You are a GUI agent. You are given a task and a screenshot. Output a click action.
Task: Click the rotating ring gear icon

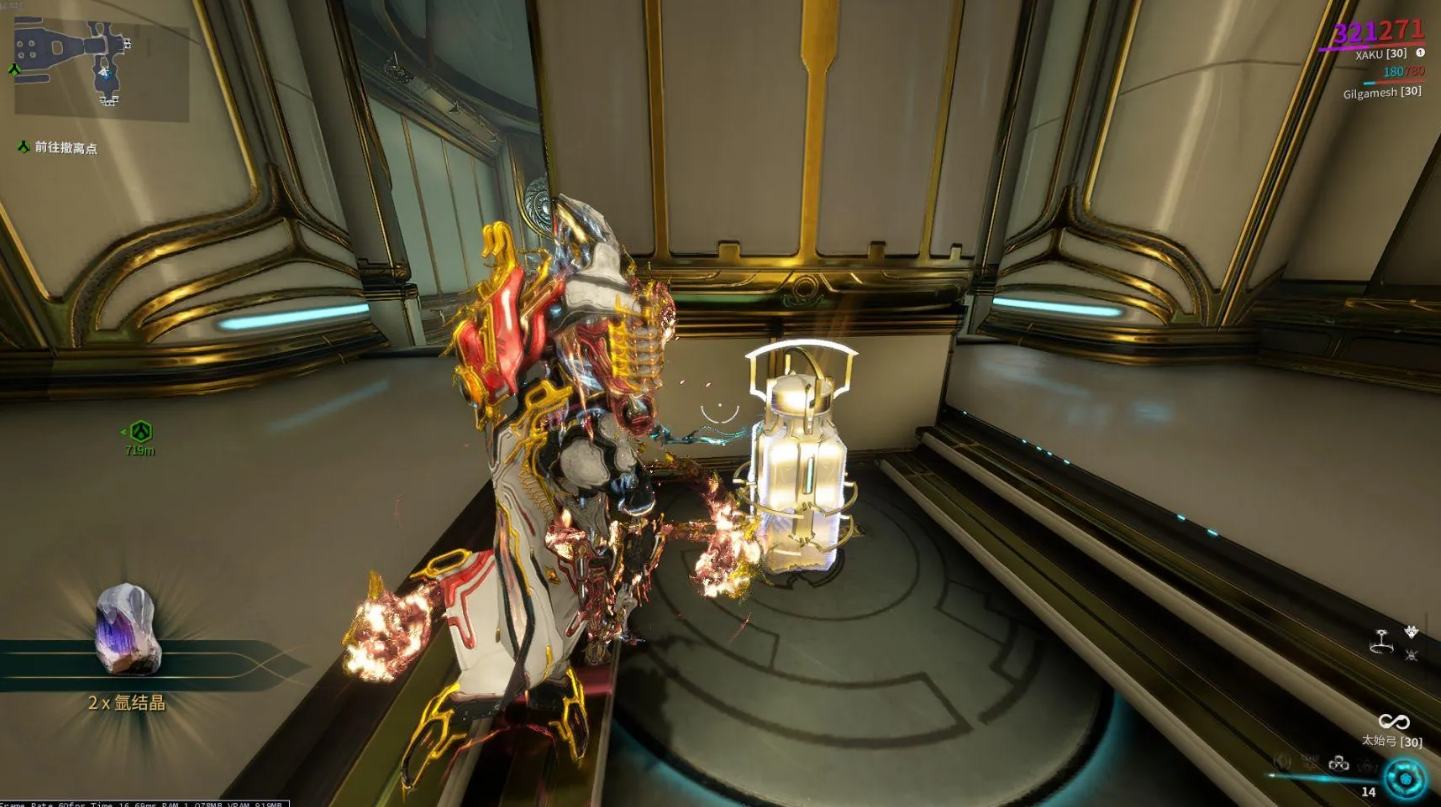click(x=1384, y=644)
